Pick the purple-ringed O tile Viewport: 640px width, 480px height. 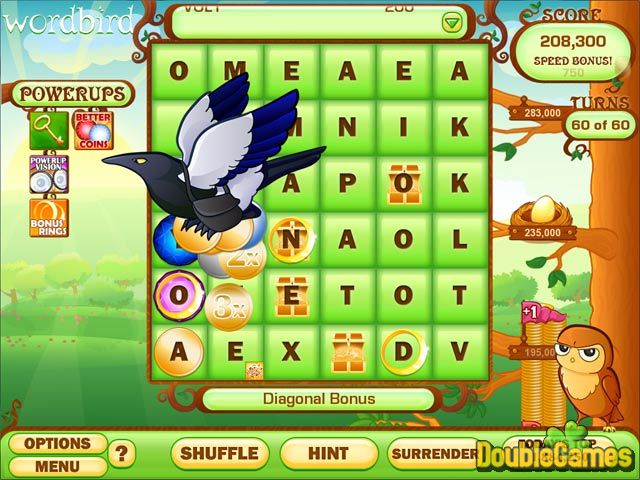179,296
